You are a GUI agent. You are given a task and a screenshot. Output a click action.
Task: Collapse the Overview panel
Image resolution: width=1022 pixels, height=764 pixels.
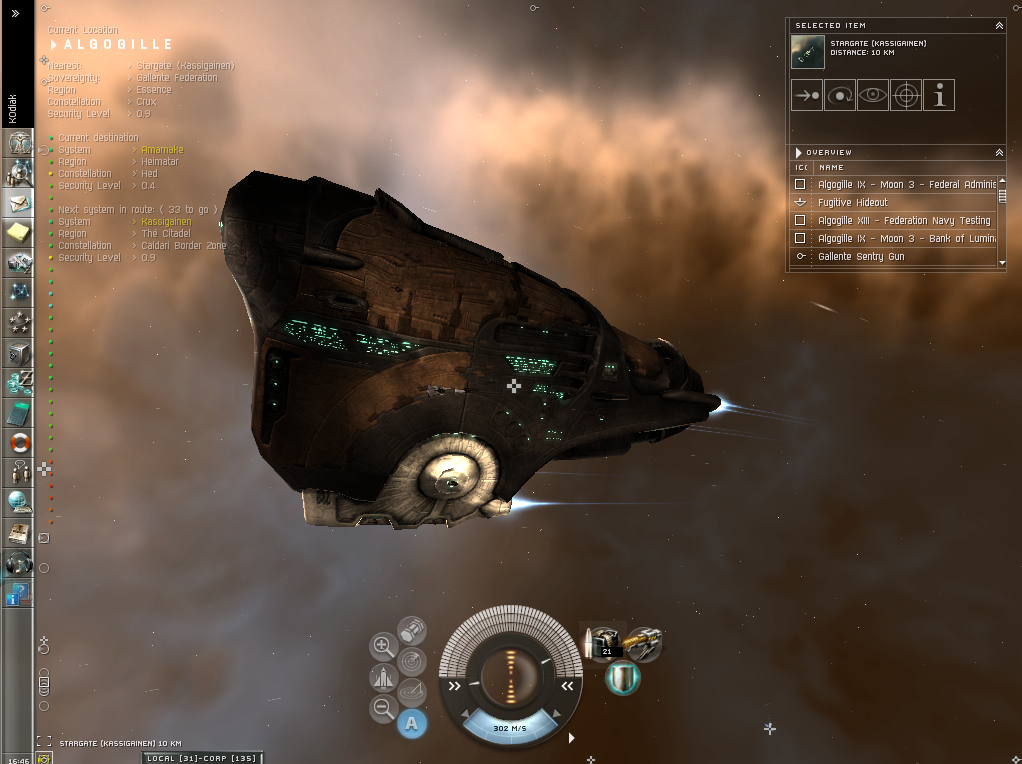pyautogui.click(x=999, y=152)
